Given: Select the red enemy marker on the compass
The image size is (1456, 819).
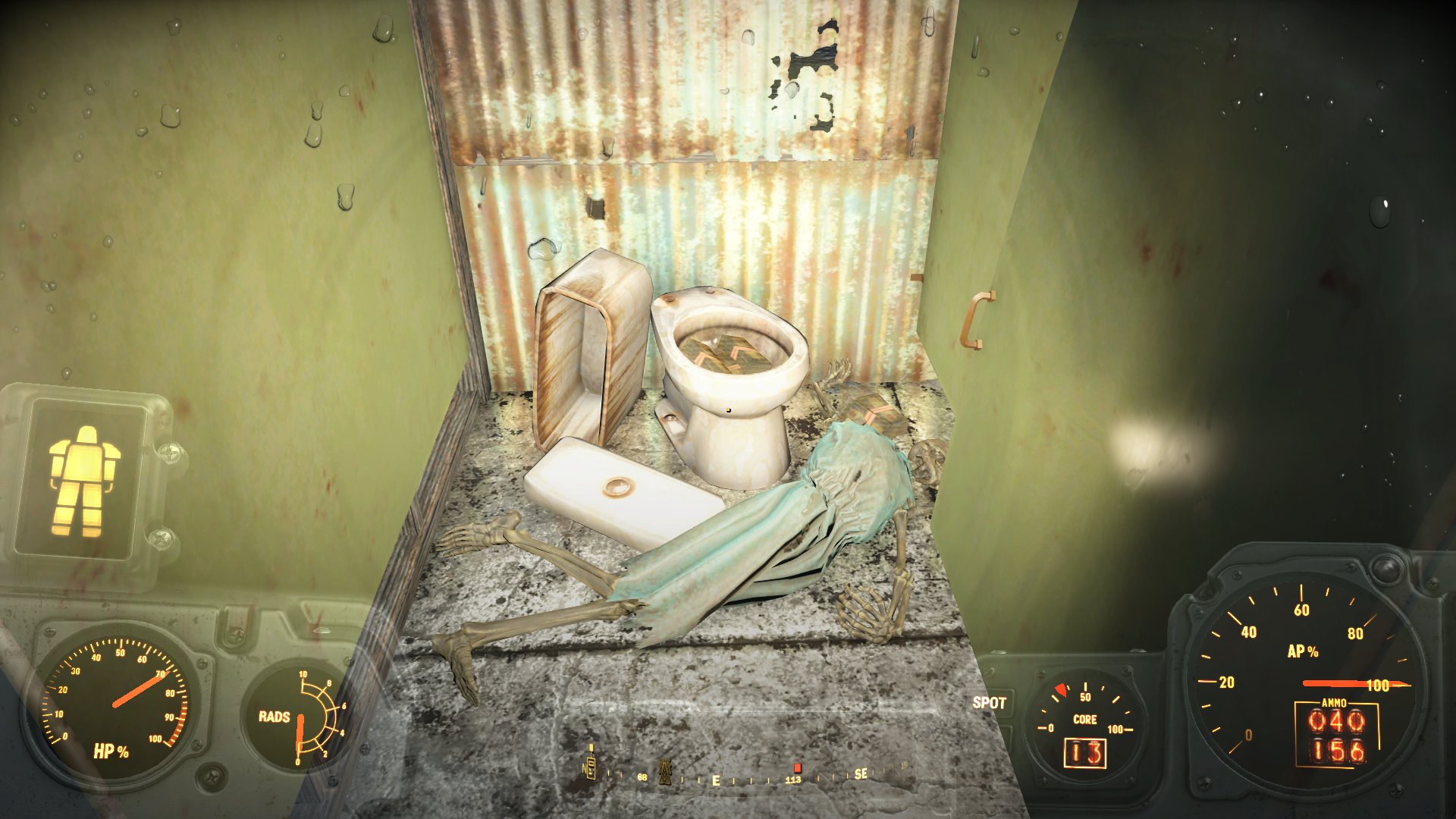Looking at the screenshot, I should (x=797, y=767).
